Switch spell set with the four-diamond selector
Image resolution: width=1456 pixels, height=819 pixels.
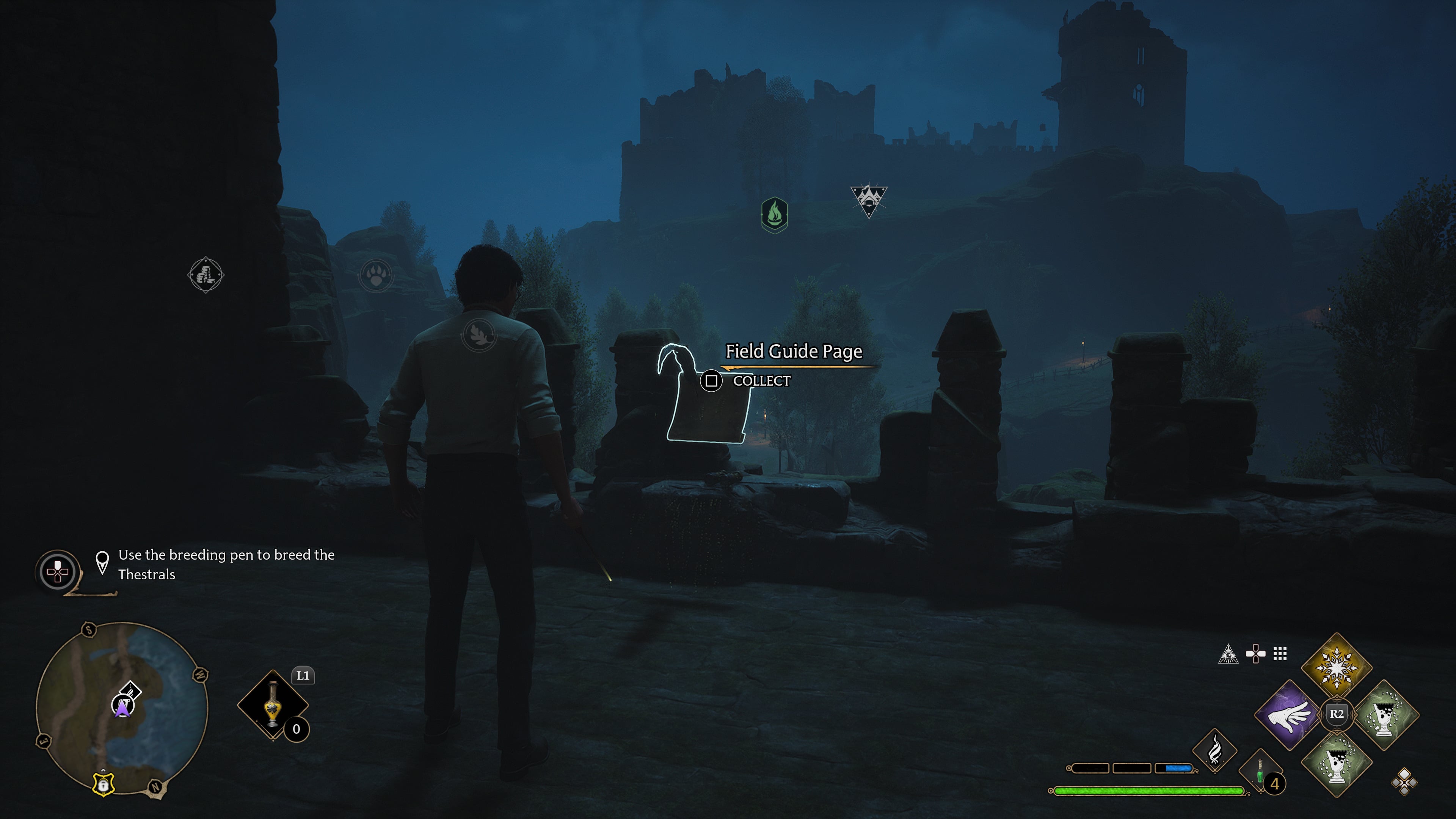pyautogui.click(x=1404, y=782)
